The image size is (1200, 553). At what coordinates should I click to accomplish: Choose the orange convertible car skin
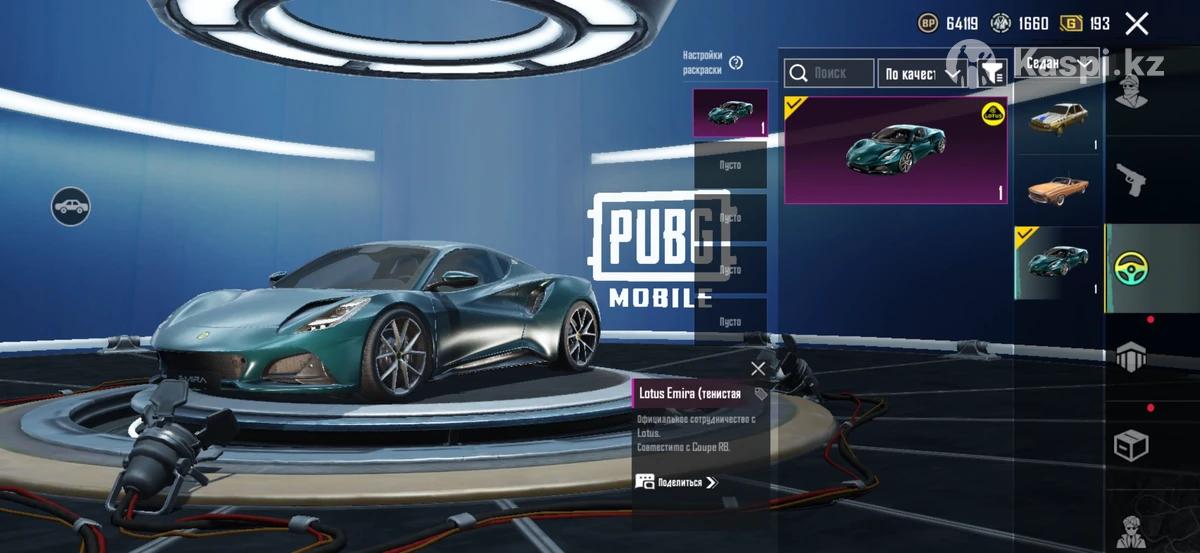1058,188
